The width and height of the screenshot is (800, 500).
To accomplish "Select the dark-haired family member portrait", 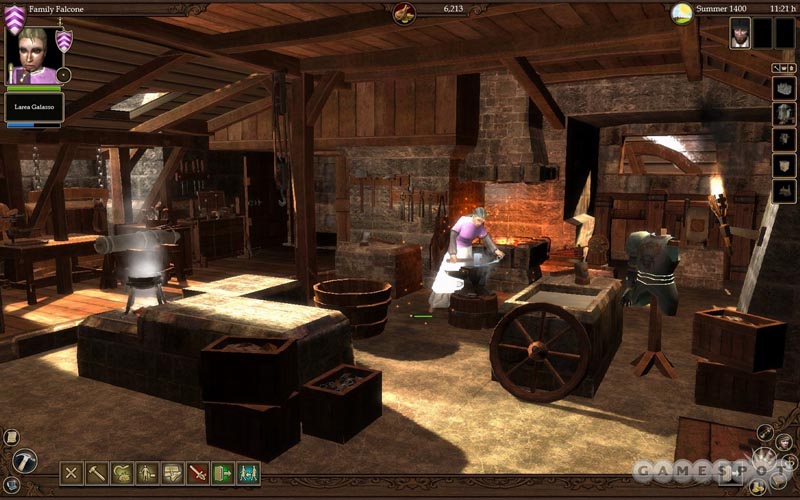I will coord(740,33).
